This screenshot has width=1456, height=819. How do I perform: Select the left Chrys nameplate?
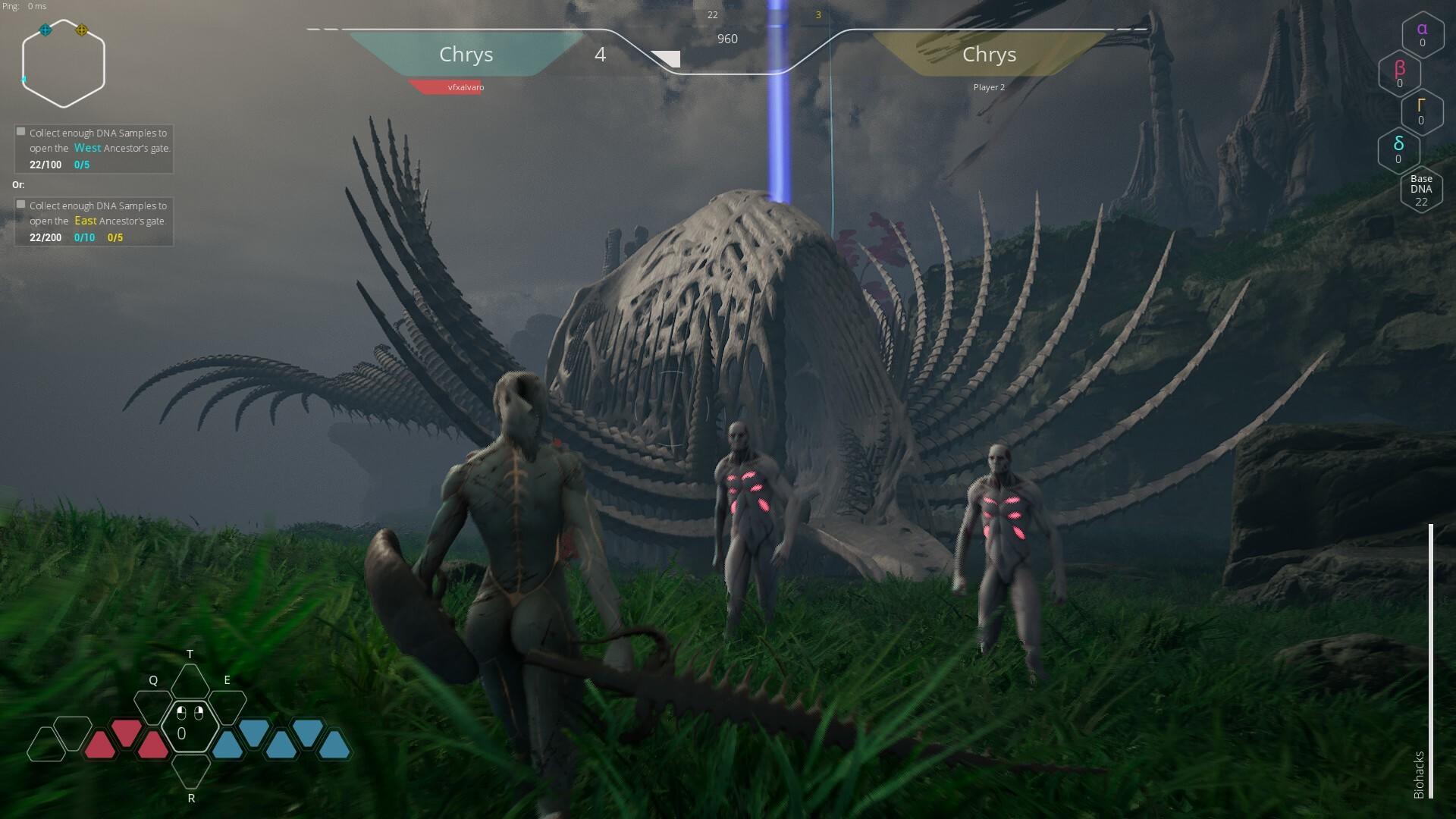(x=466, y=55)
